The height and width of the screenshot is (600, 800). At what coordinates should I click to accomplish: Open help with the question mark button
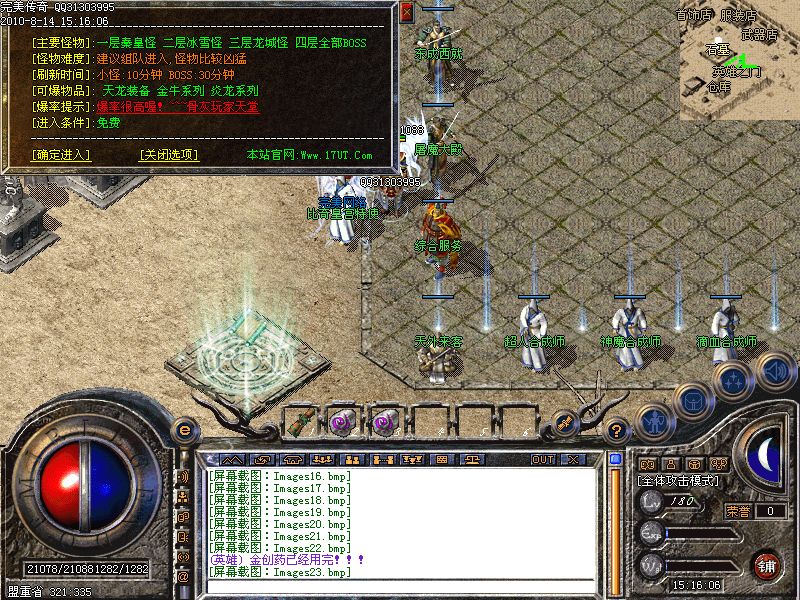[x=618, y=431]
